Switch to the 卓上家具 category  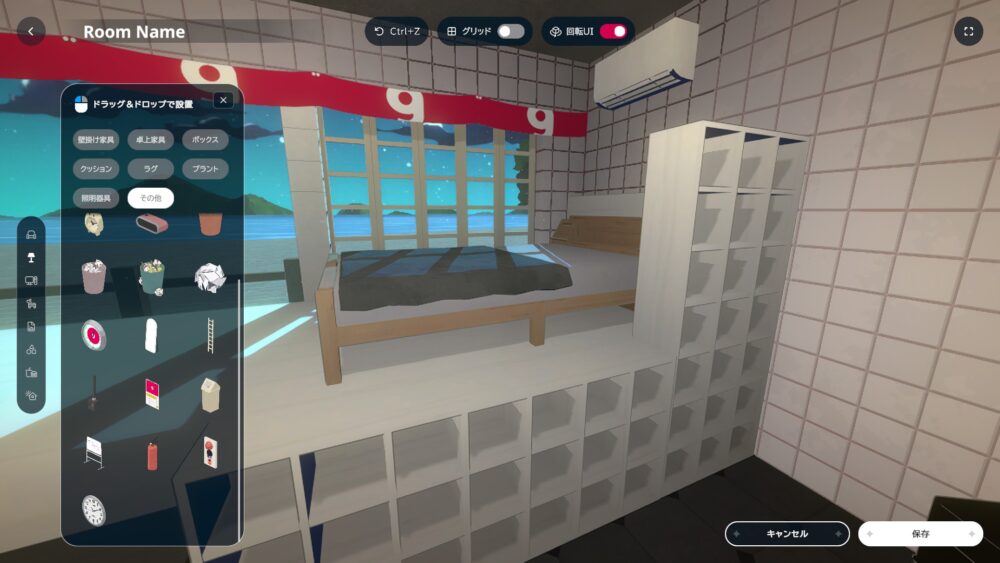click(x=151, y=139)
